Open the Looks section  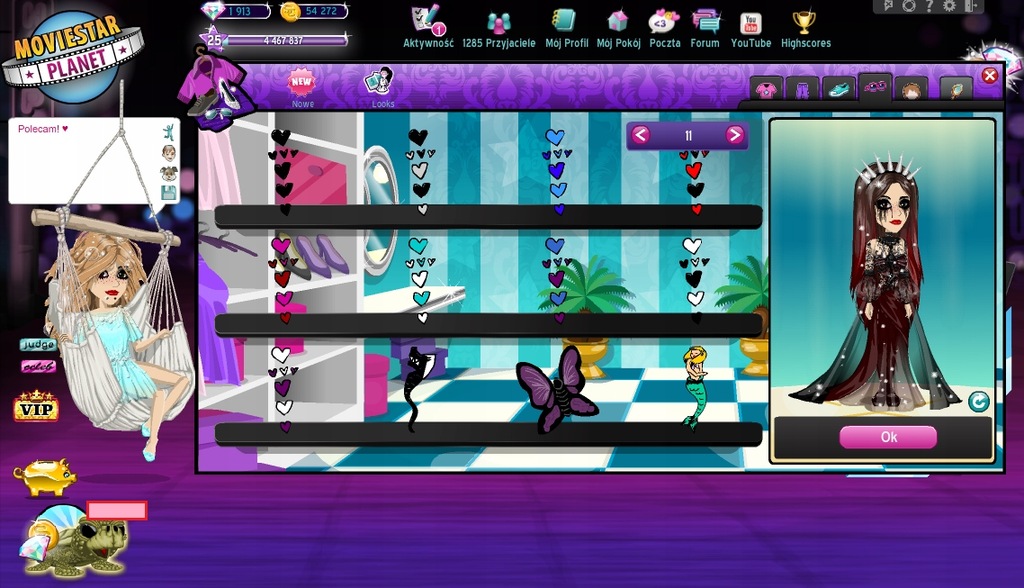tap(382, 86)
